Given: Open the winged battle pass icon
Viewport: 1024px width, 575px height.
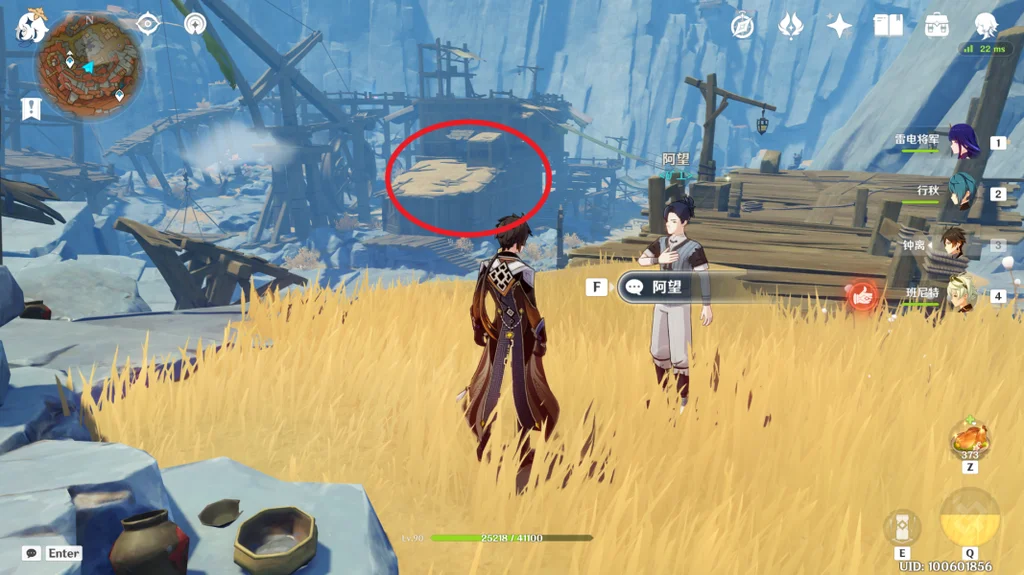Looking at the screenshot, I should [791, 26].
